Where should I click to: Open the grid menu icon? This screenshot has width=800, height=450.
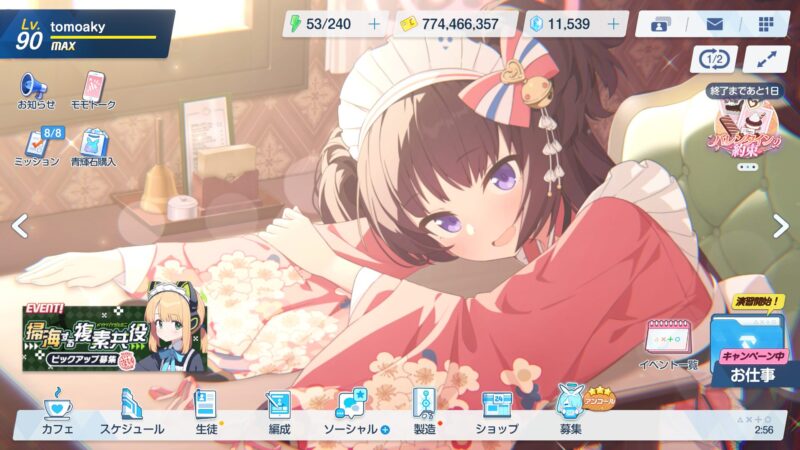coord(766,23)
